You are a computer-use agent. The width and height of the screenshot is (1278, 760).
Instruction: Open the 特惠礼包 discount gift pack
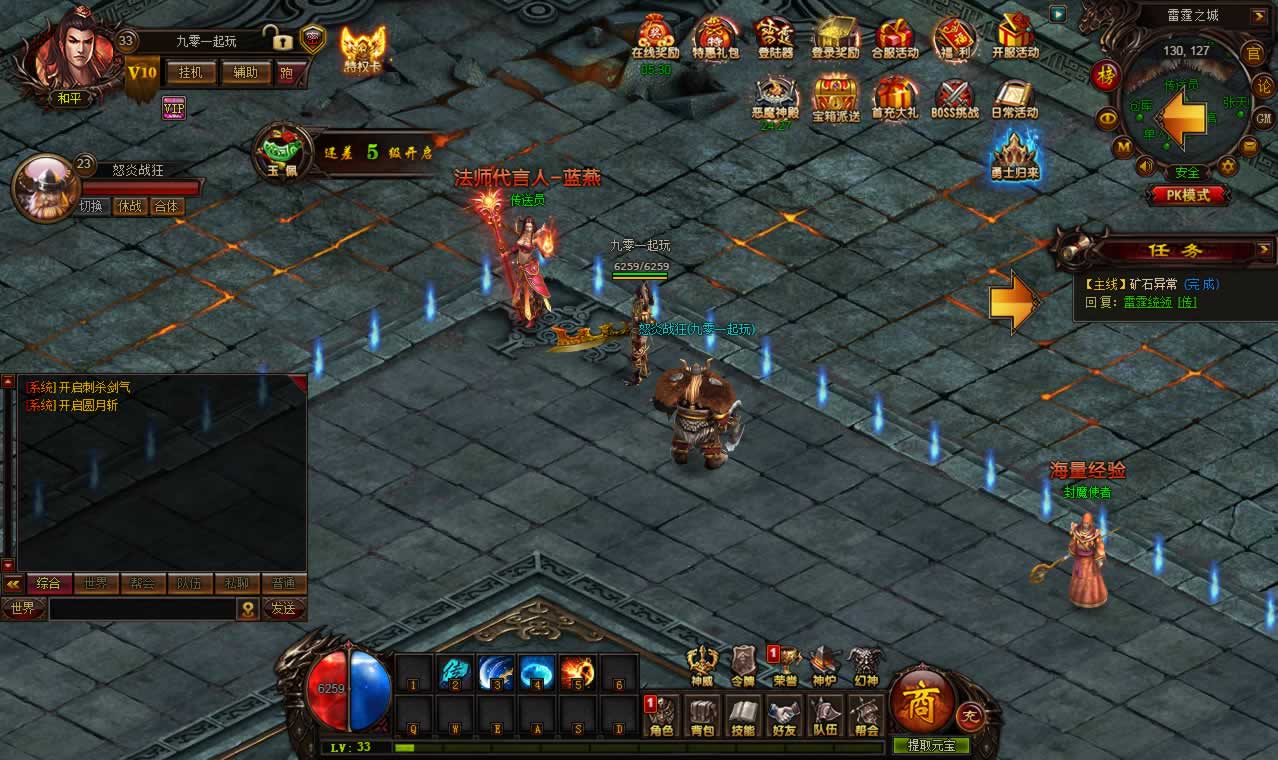(x=715, y=38)
